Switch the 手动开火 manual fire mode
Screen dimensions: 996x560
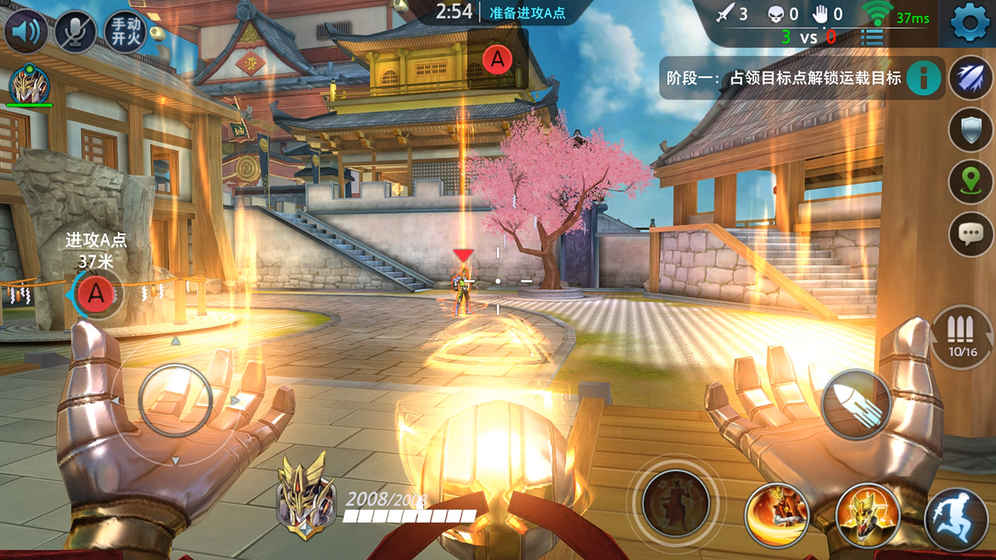click(124, 31)
